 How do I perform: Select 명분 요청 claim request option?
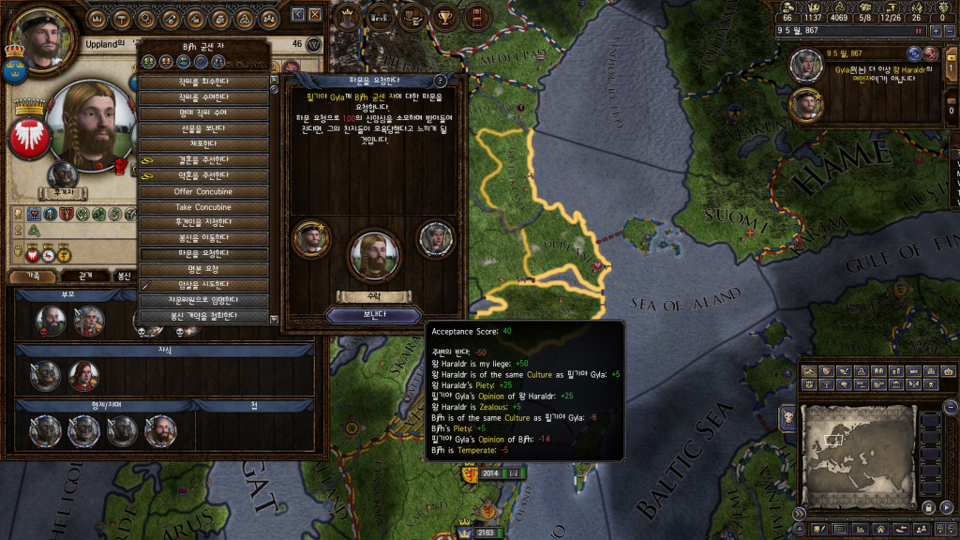click(x=203, y=269)
